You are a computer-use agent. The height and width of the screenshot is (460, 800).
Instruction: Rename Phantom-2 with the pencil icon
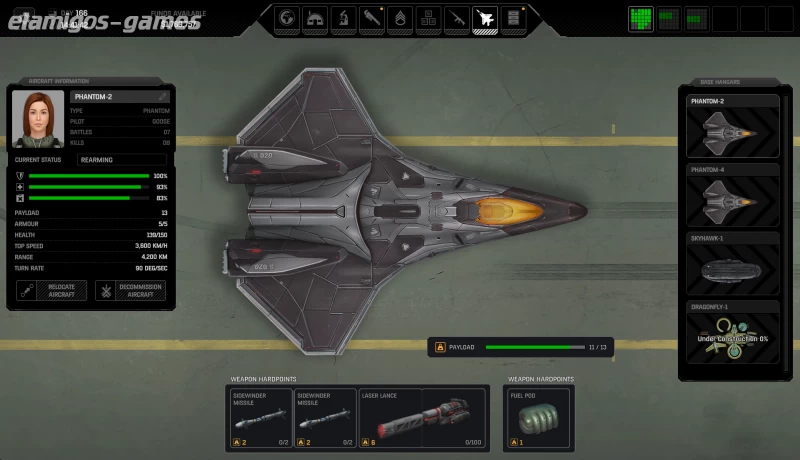[x=163, y=97]
